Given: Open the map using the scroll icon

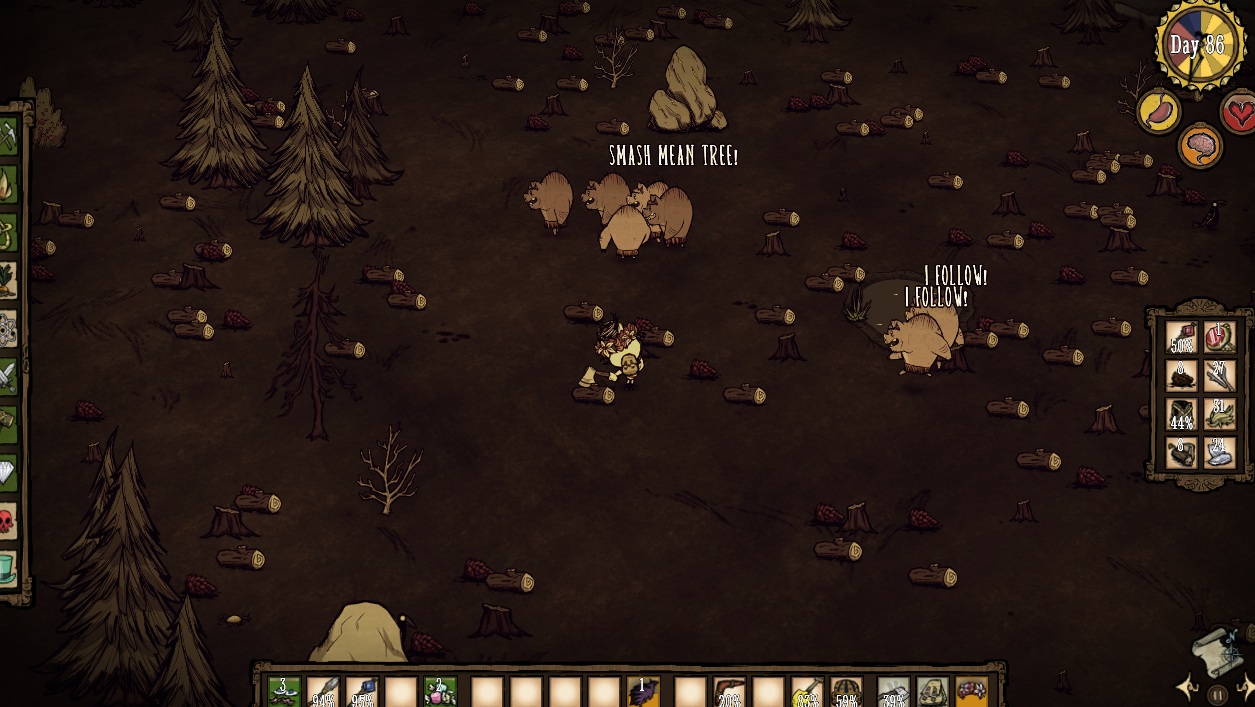Looking at the screenshot, I should pyautogui.click(x=1216, y=650).
